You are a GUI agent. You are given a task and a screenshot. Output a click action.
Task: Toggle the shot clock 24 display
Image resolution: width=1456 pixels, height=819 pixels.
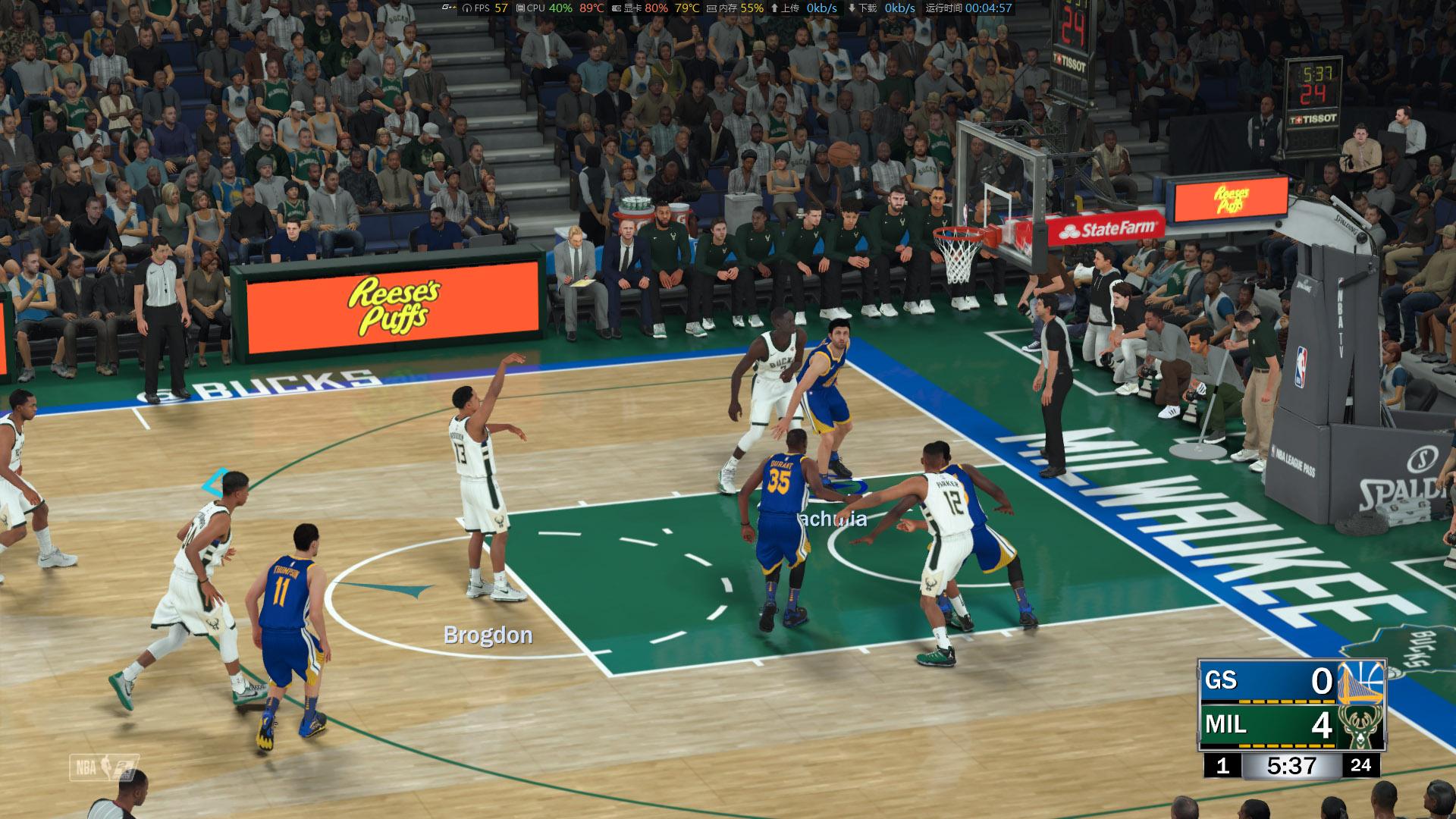tap(1361, 766)
